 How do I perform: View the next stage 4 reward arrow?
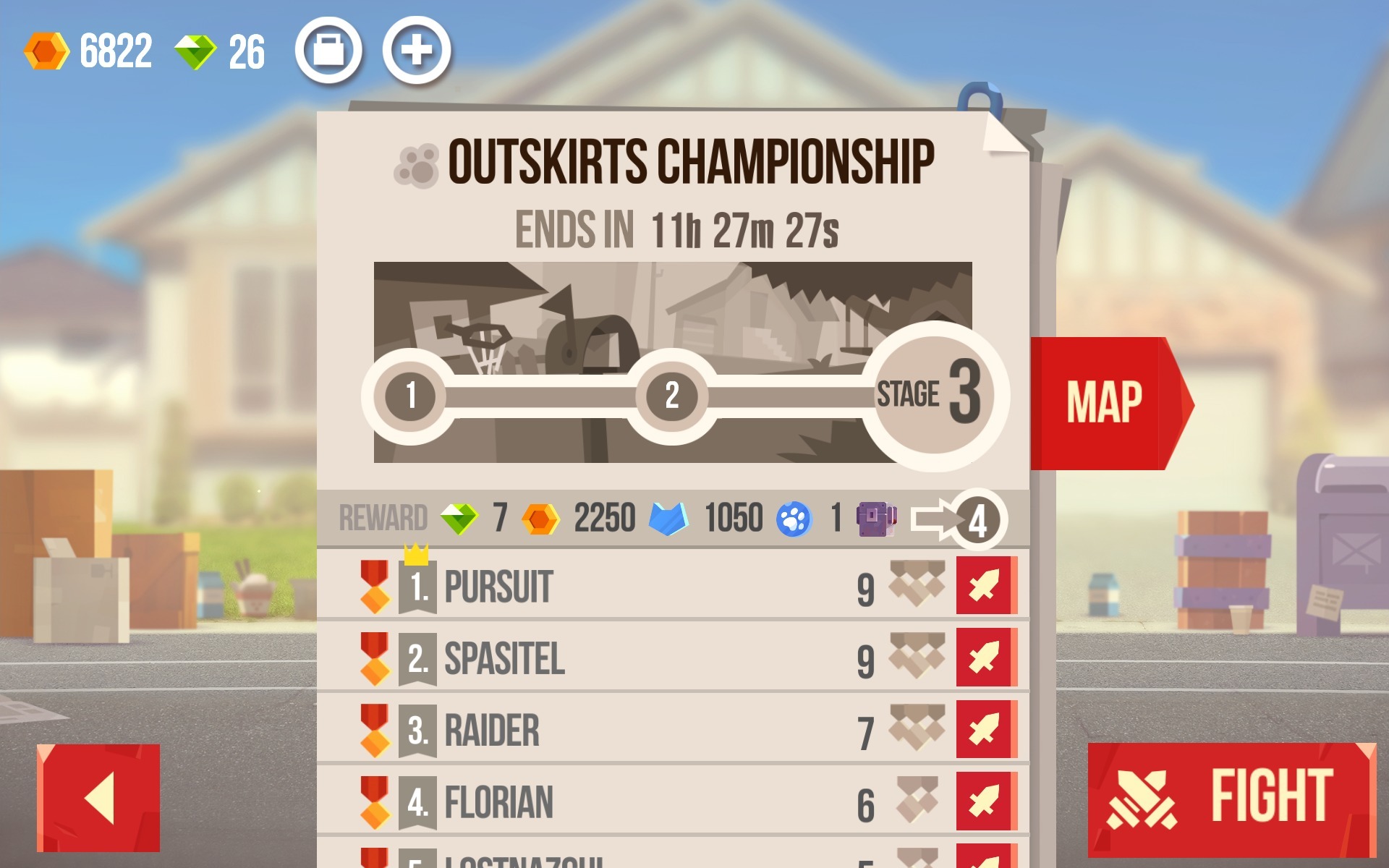pyautogui.click(x=959, y=519)
